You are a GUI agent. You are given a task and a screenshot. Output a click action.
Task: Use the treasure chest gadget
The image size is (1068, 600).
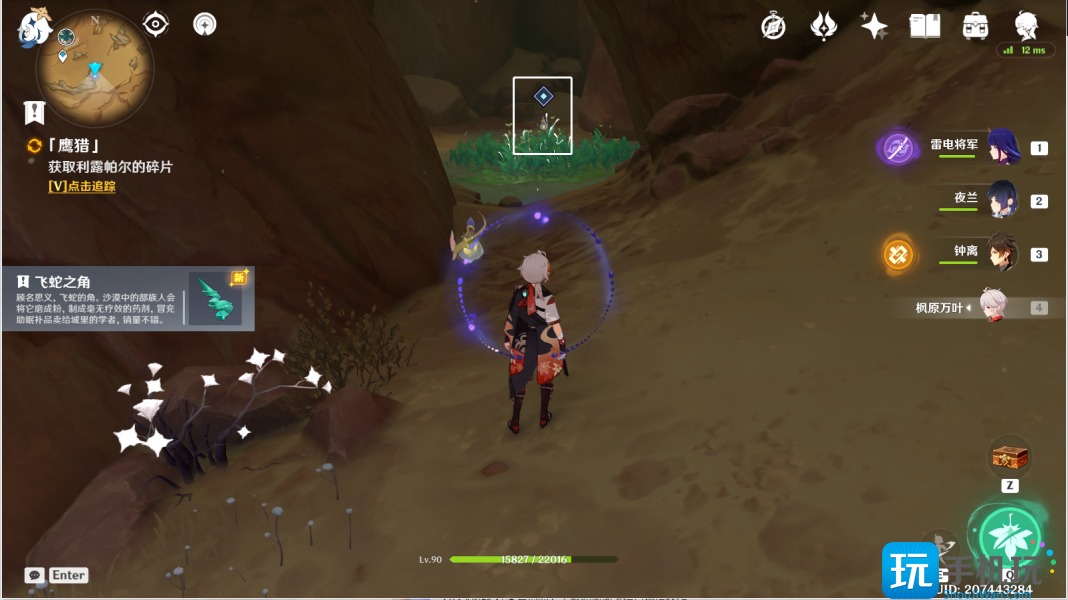point(1009,457)
